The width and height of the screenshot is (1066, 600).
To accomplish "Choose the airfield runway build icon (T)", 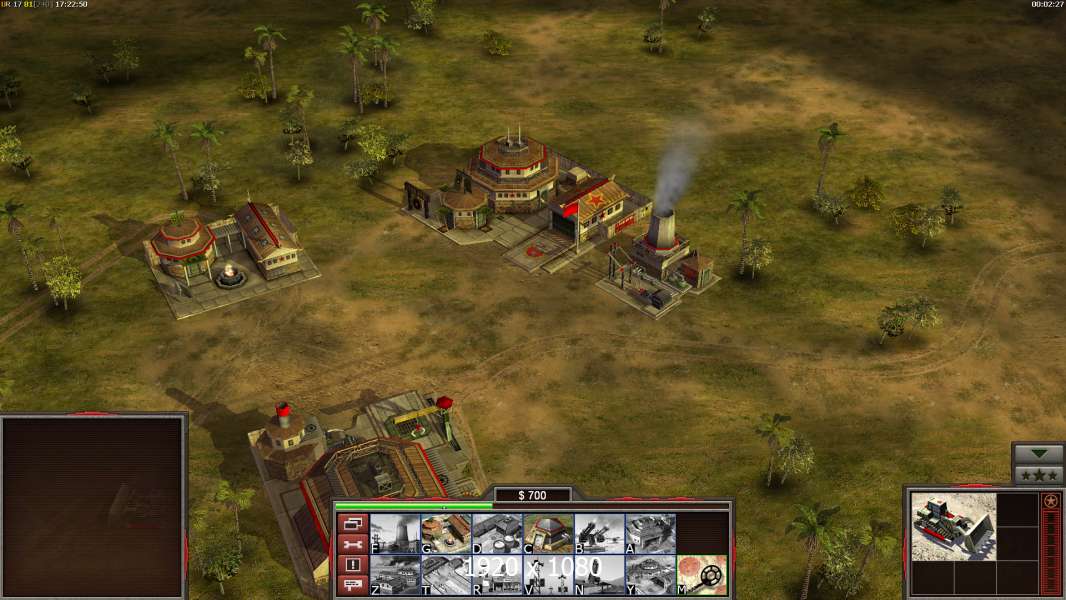I will 446,575.
